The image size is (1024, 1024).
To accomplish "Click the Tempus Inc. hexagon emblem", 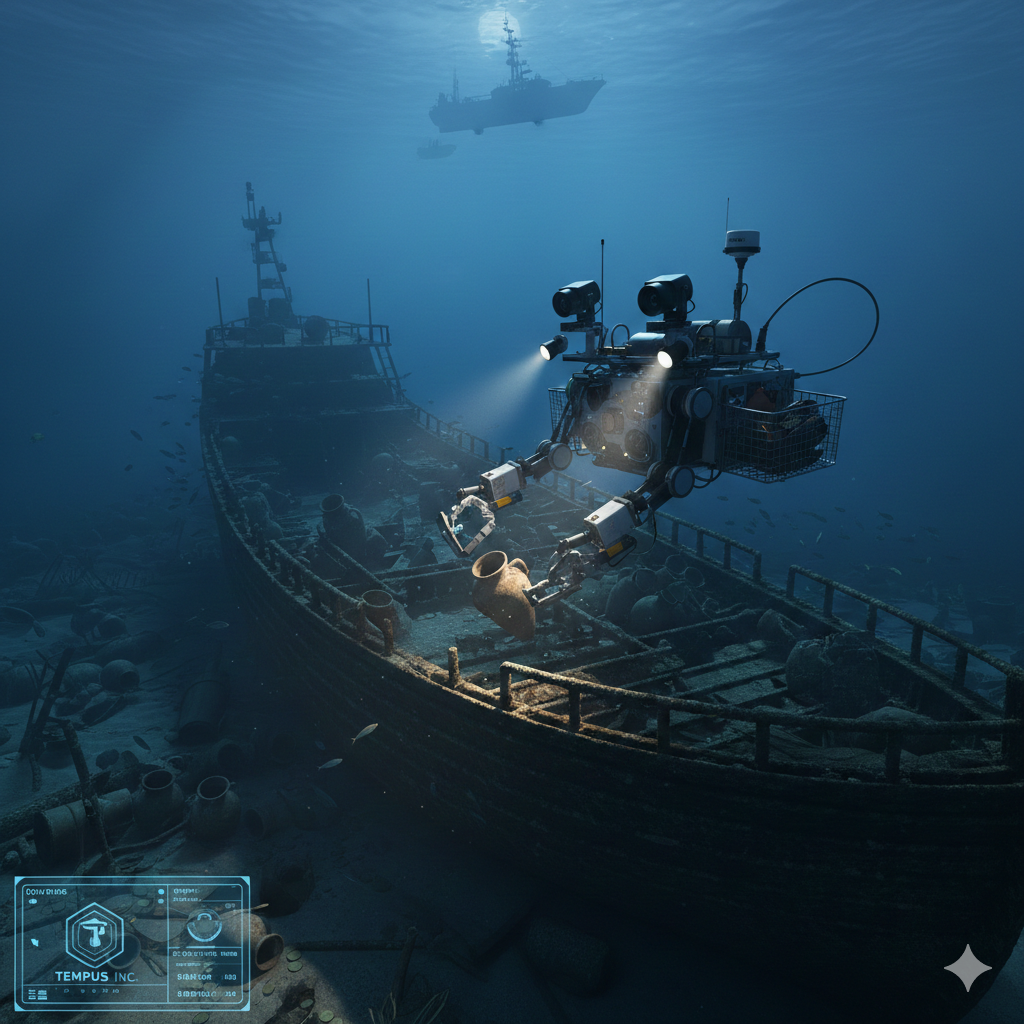I will pos(94,934).
